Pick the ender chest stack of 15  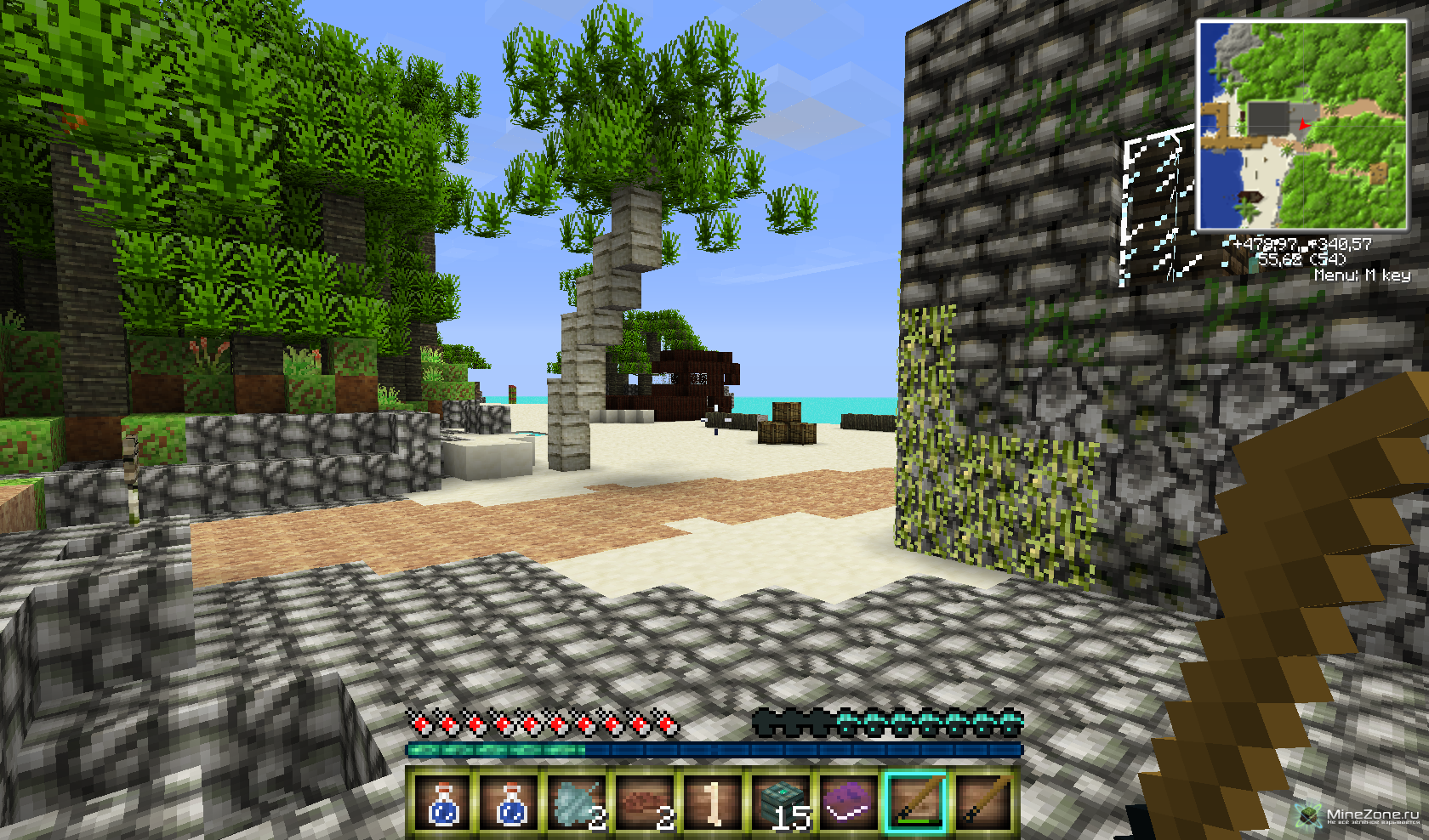[781, 803]
